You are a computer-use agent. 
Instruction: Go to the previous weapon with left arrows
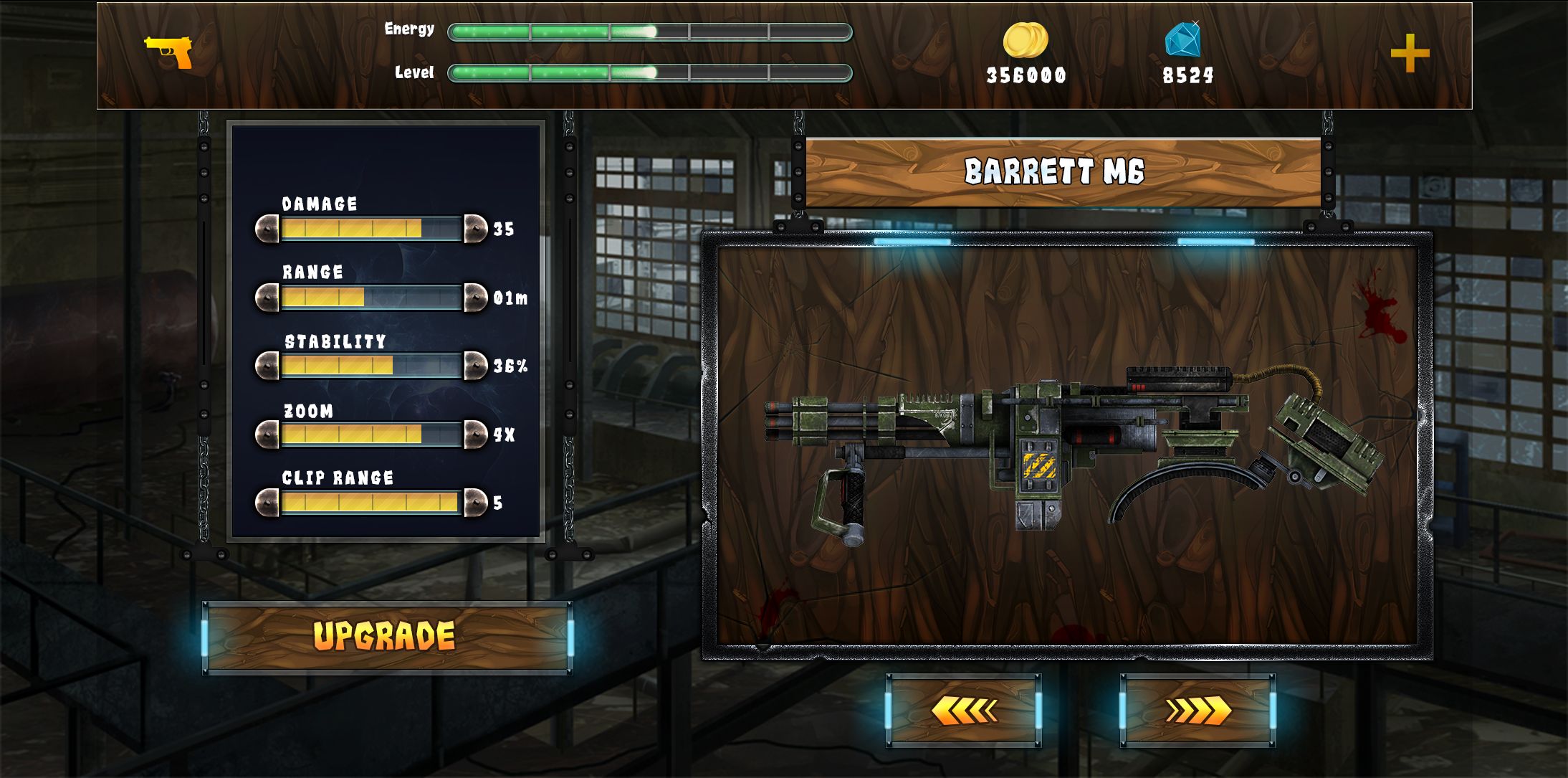pos(963,711)
